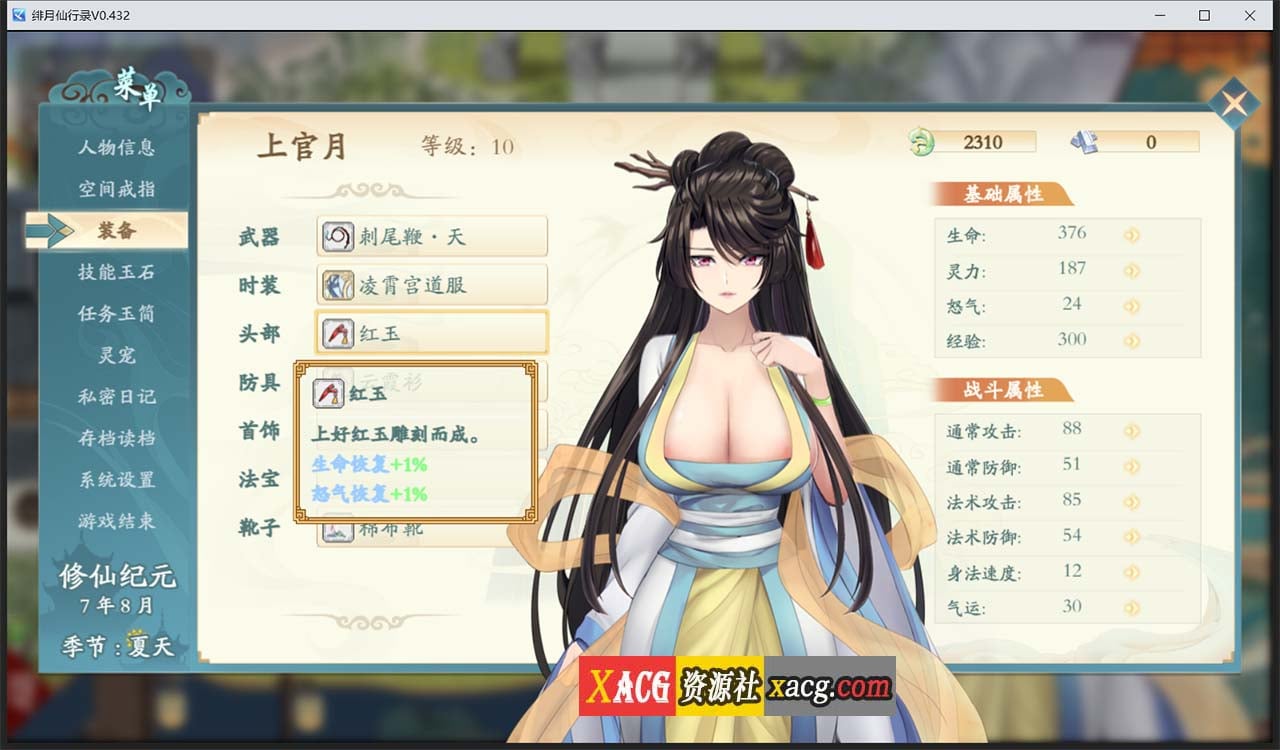Expand details for the 通常攻击 stat
The width and height of the screenshot is (1280, 750).
pos(1131,429)
